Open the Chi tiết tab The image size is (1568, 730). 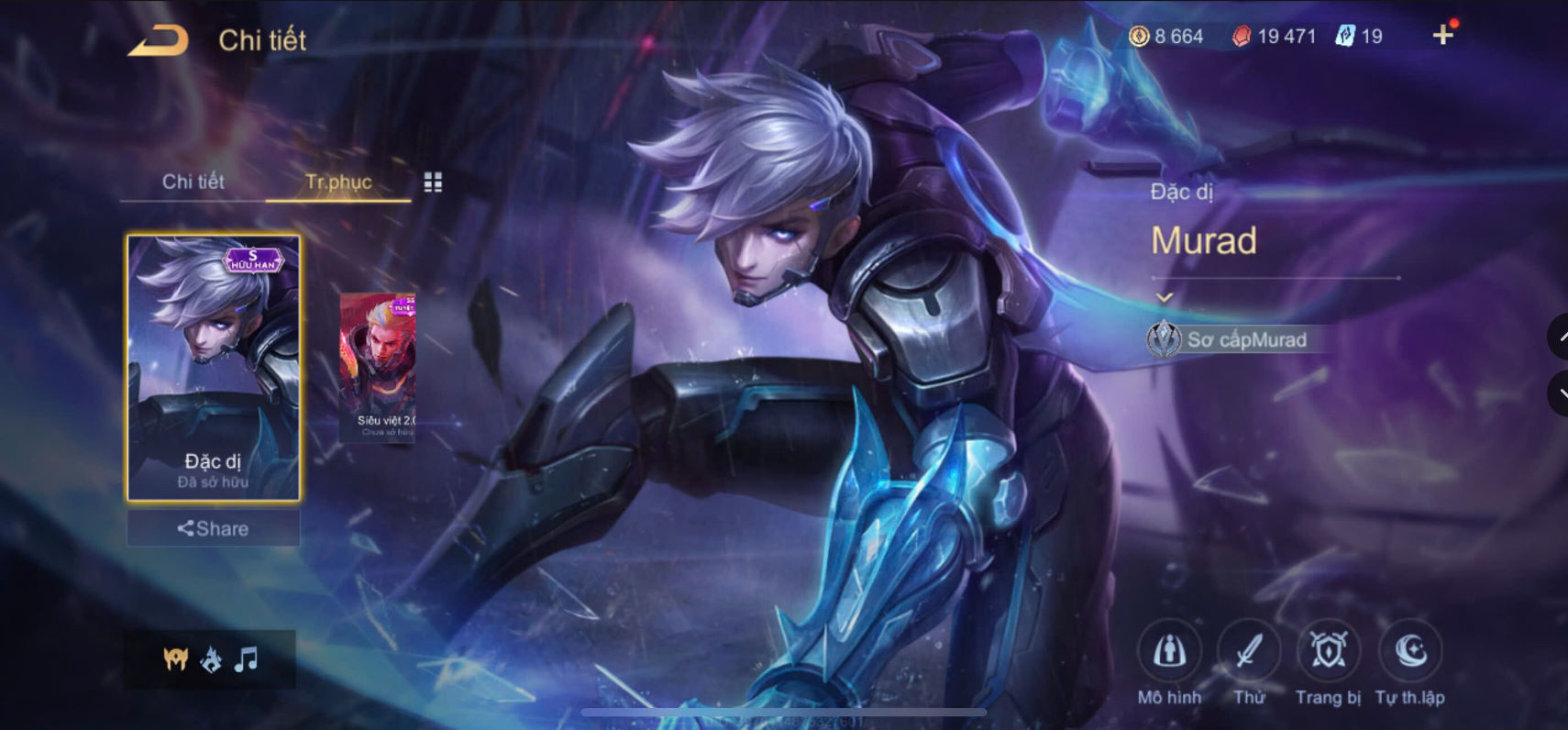click(194, 182)
